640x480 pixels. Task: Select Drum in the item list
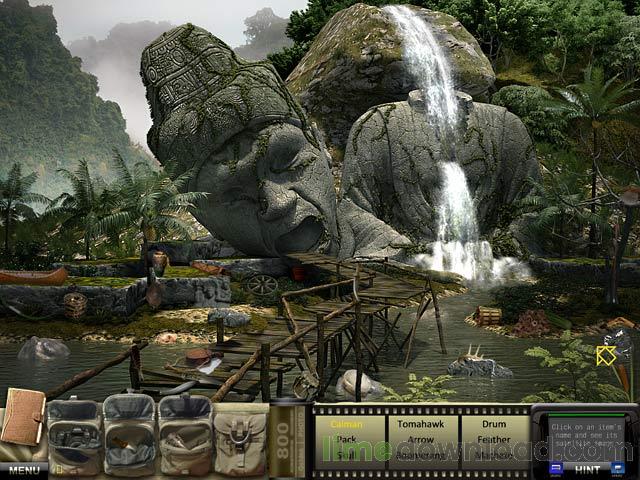492,424
